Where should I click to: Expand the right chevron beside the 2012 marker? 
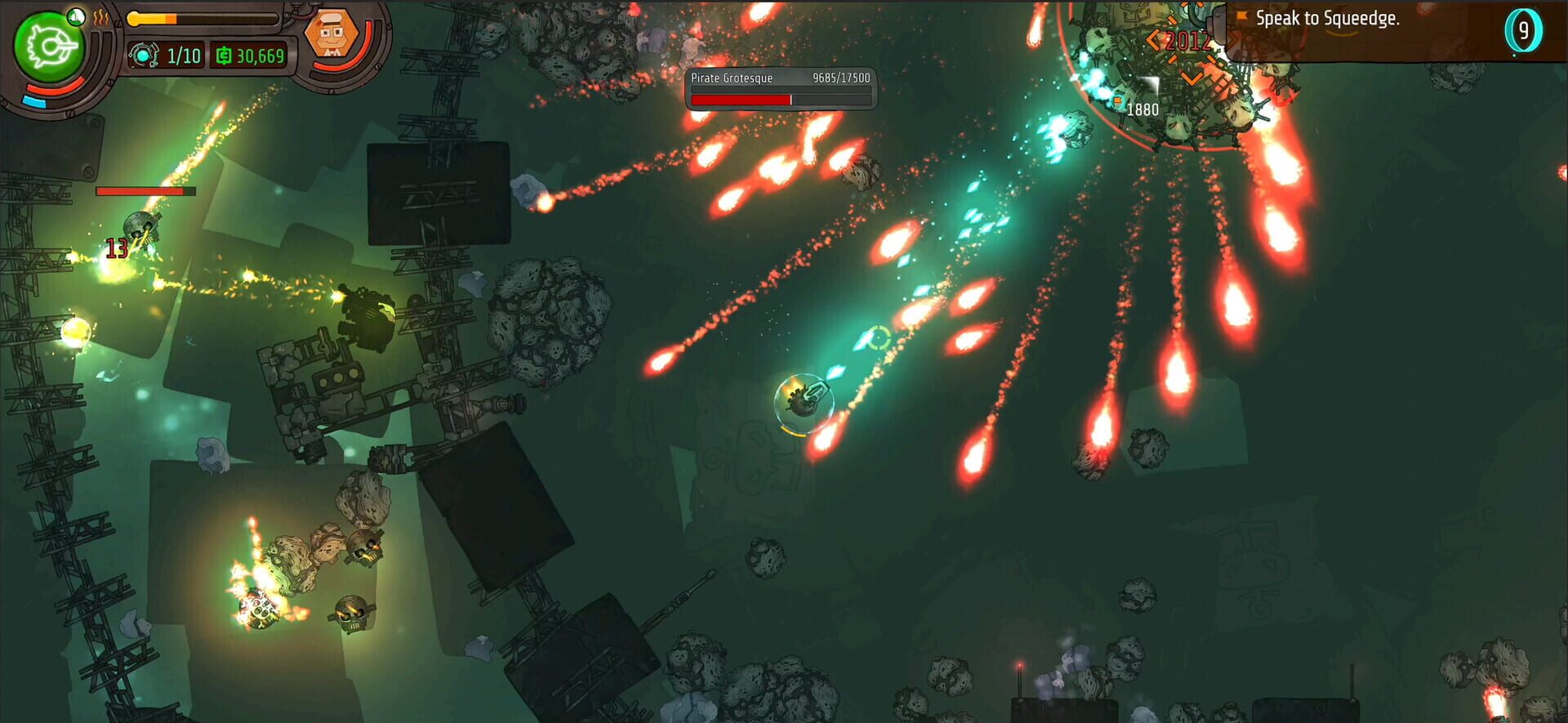[x=1233, y=40]
